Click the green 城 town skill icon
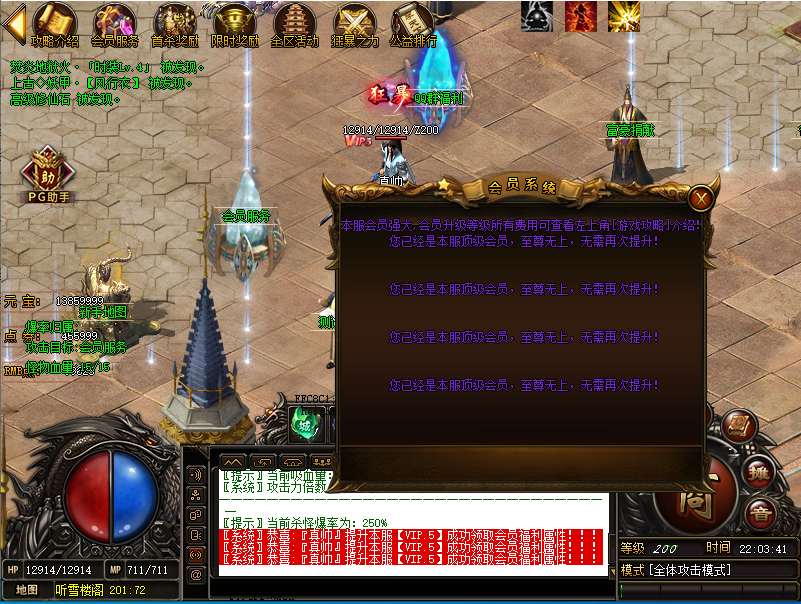This screenshot has height=604, width=801. coord(303,424)
